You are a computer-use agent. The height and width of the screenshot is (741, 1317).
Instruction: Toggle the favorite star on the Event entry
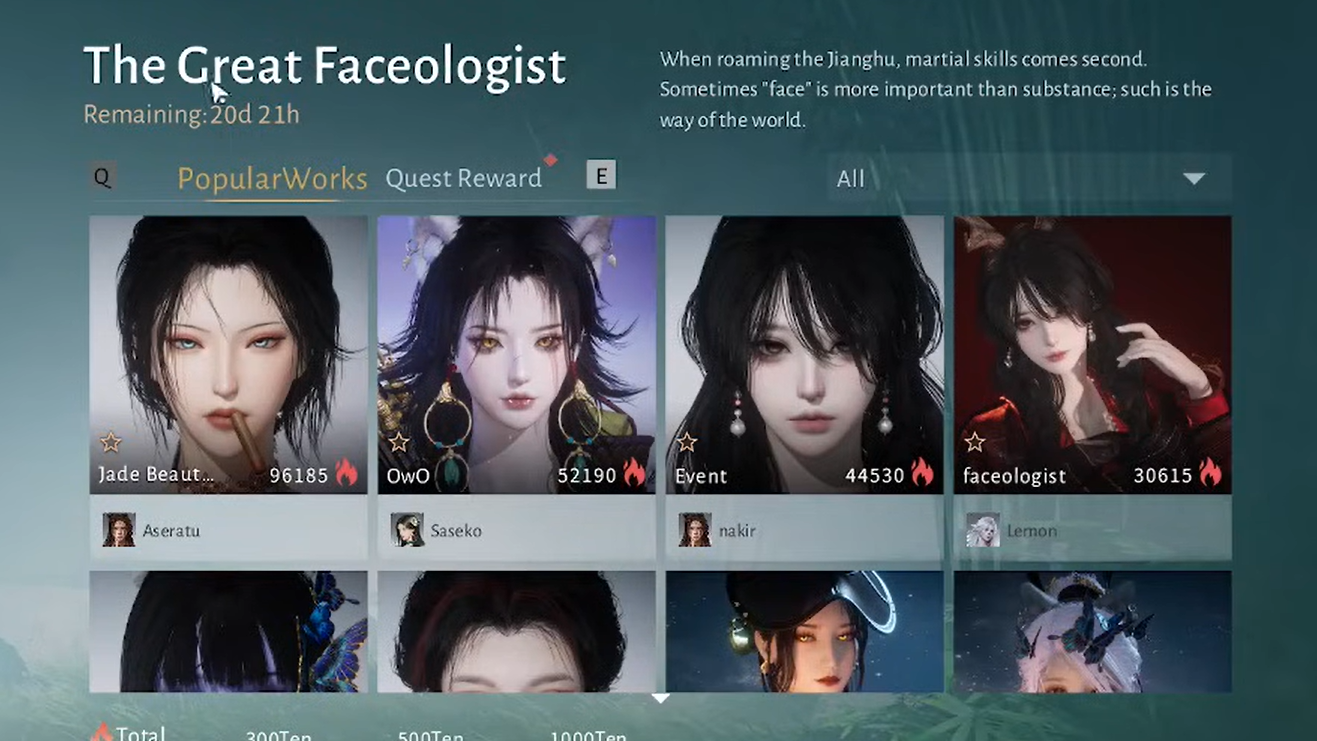[686, 441]
